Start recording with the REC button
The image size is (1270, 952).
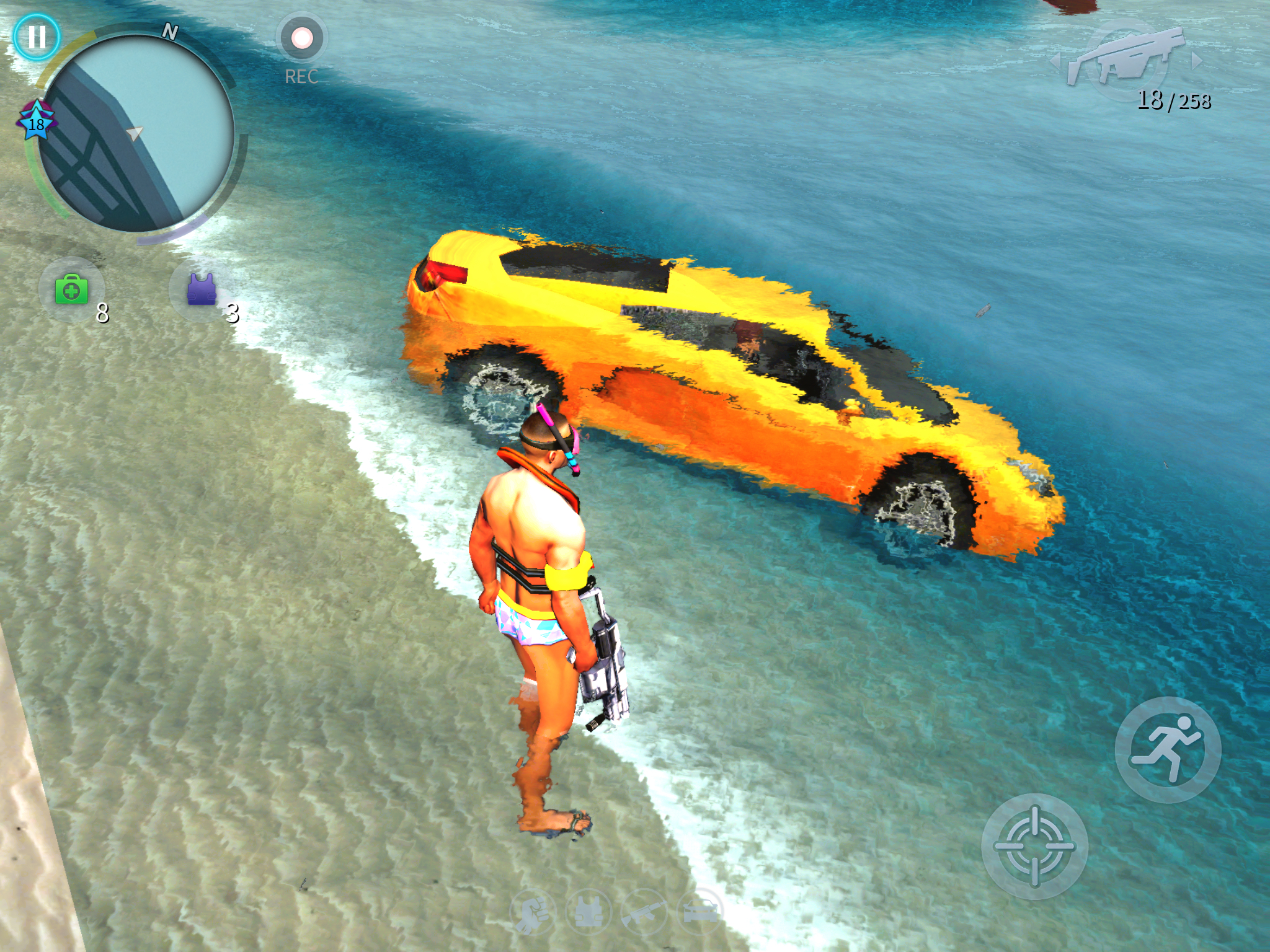pos(302,38)
